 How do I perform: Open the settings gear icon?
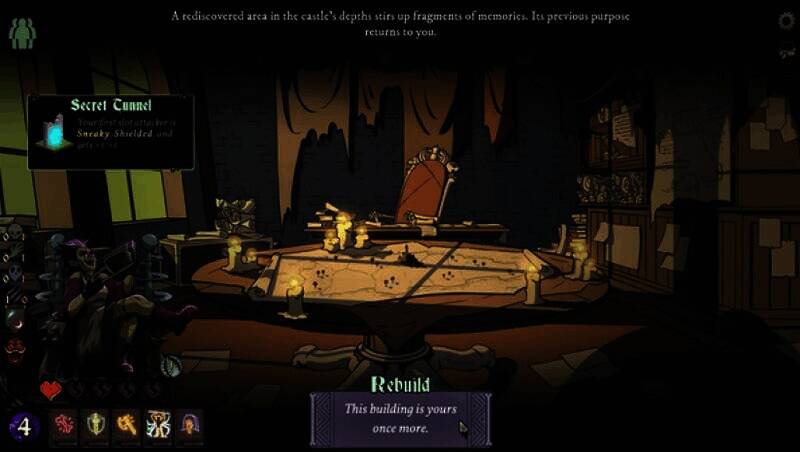[786, 21]
